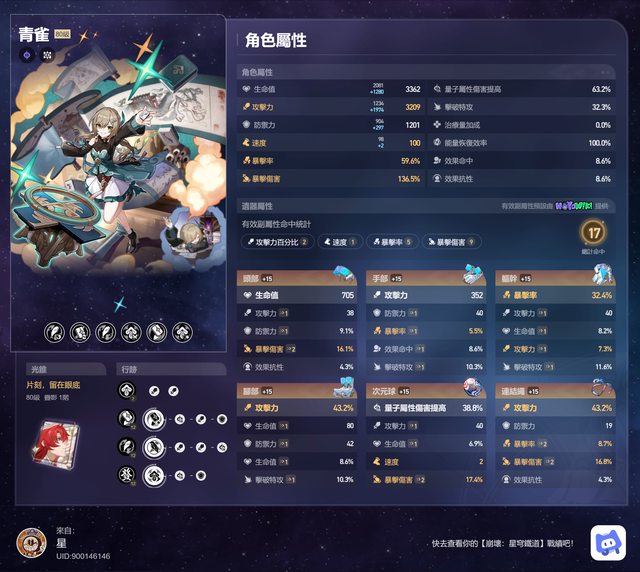Open the link rope (連結繩) relic header
Viewport: 640px width, 572px height.
pyautogui.click(x=555, y=391)
